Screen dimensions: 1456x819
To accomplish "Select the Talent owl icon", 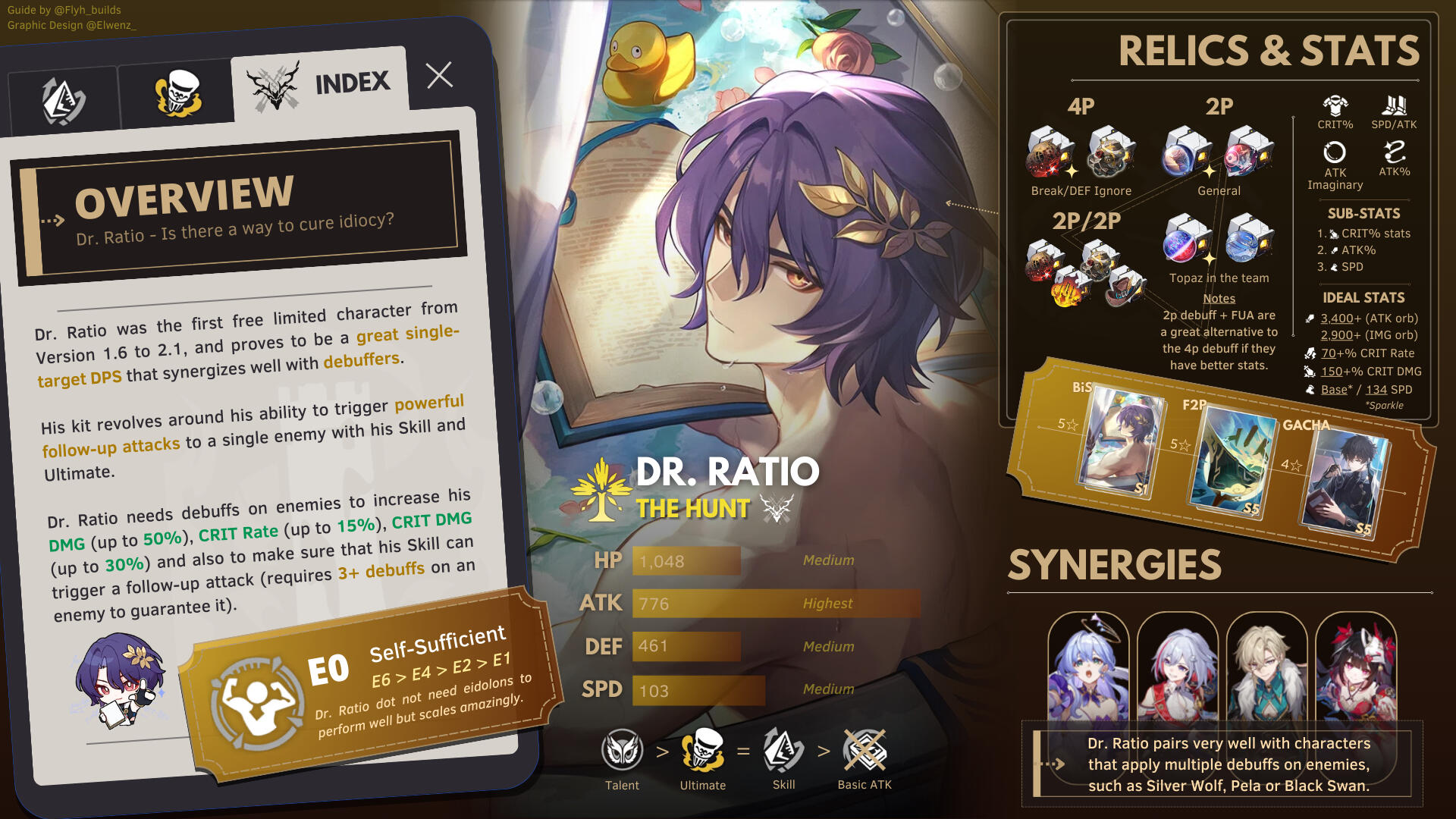I will coord(622,750).
